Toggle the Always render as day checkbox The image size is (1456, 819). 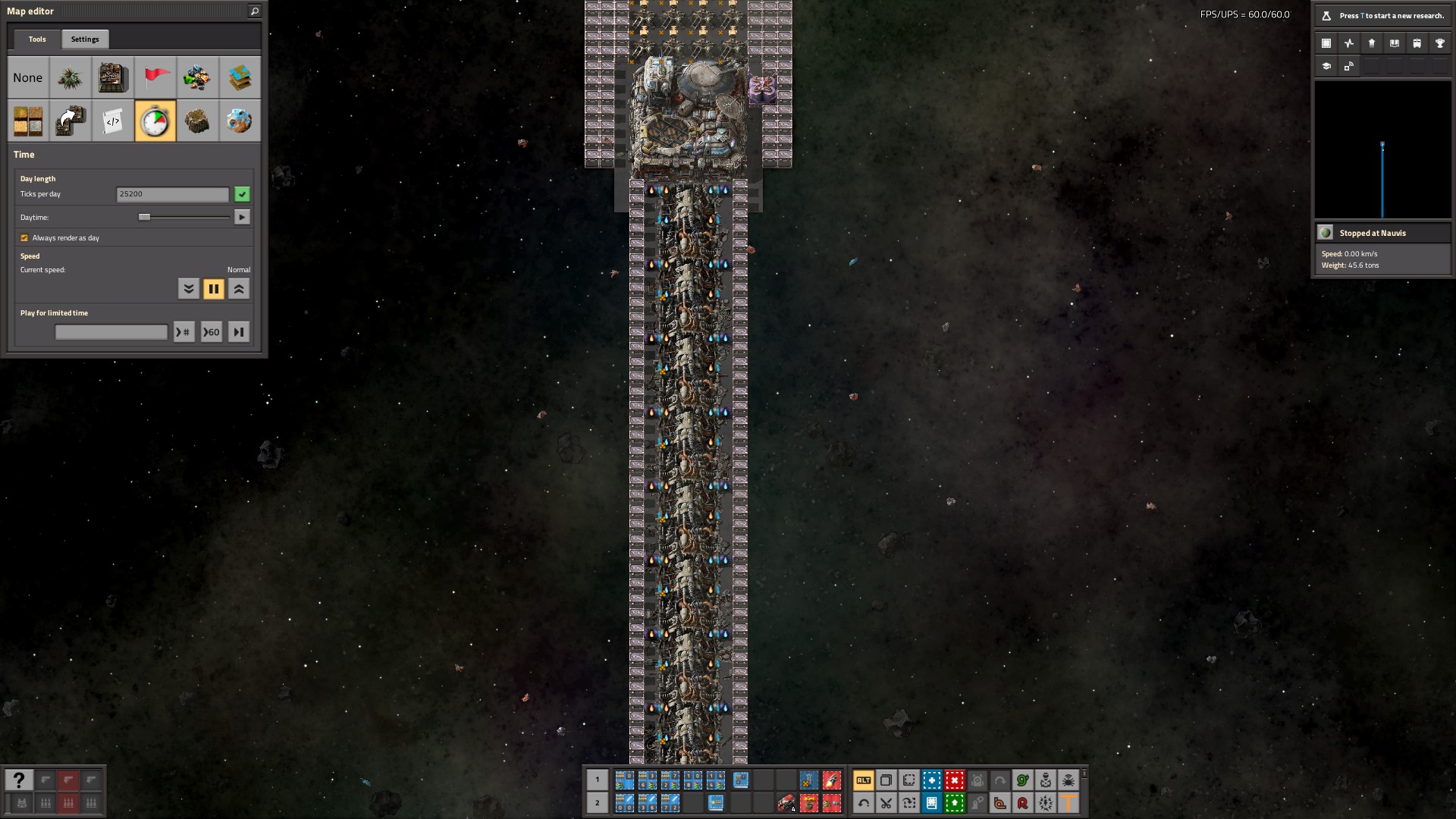[x=24, y=238]
